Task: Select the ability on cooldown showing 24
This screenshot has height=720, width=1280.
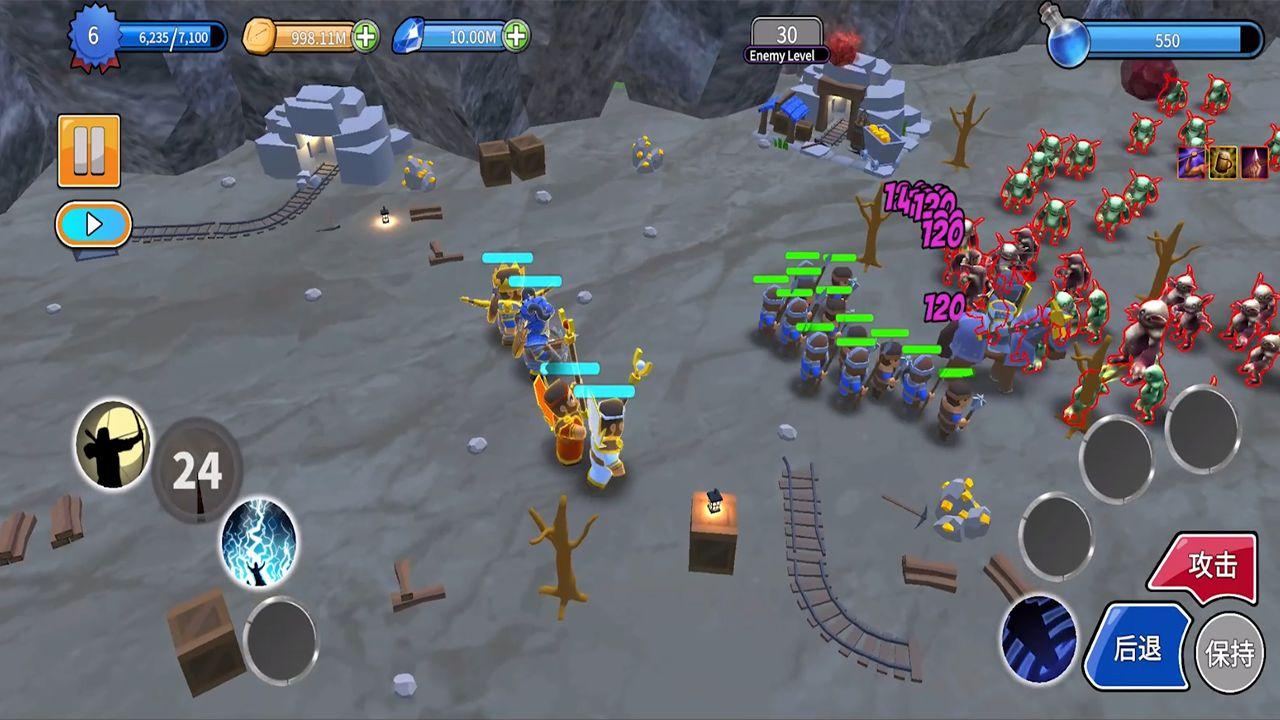Action: (197, 470)
